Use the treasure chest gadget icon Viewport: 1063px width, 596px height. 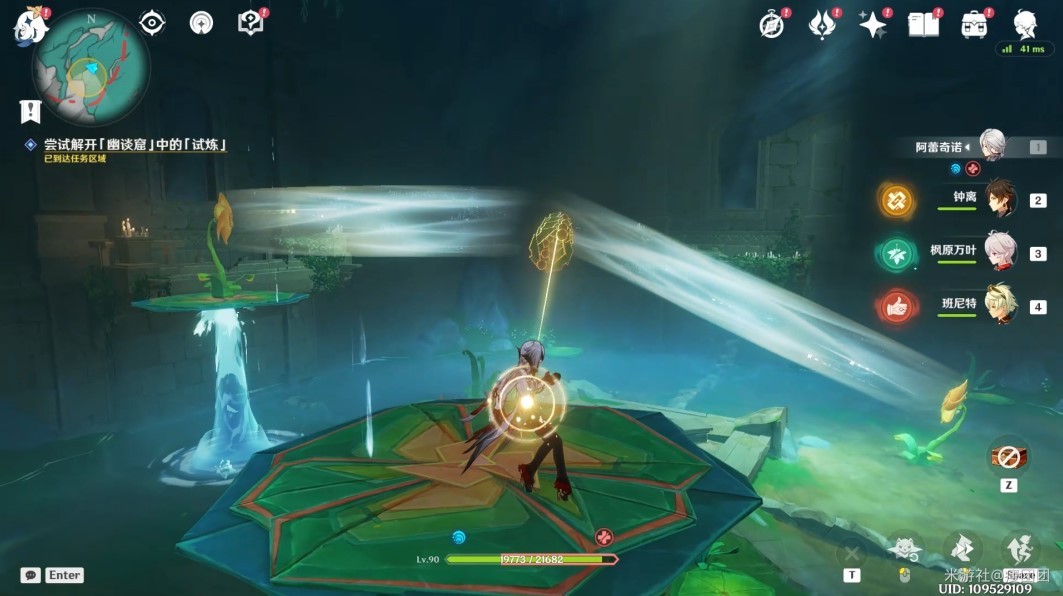pos(1008,456)
